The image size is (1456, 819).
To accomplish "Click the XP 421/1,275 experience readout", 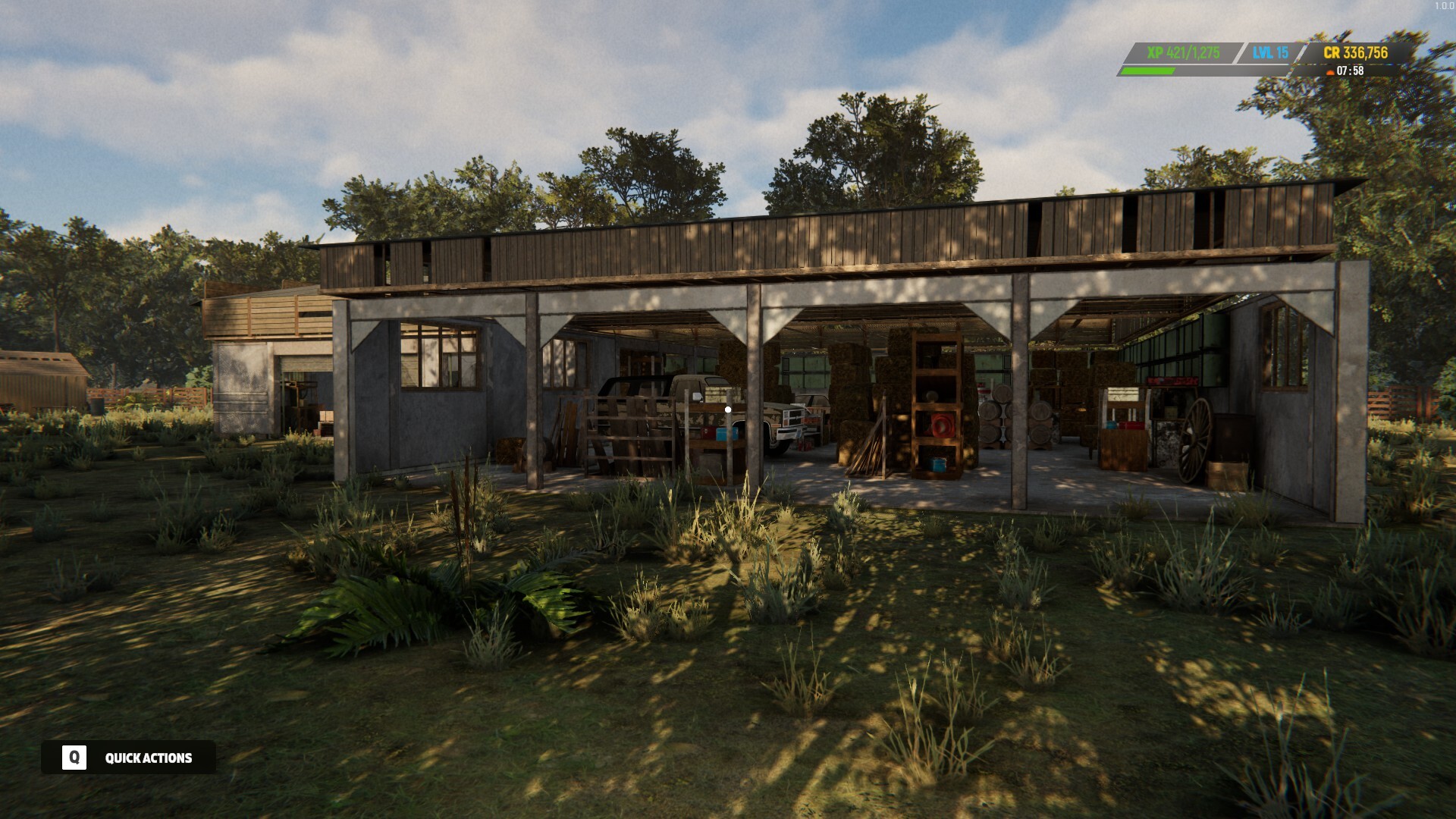I will pyautogui.click(x=1184, y=52).
